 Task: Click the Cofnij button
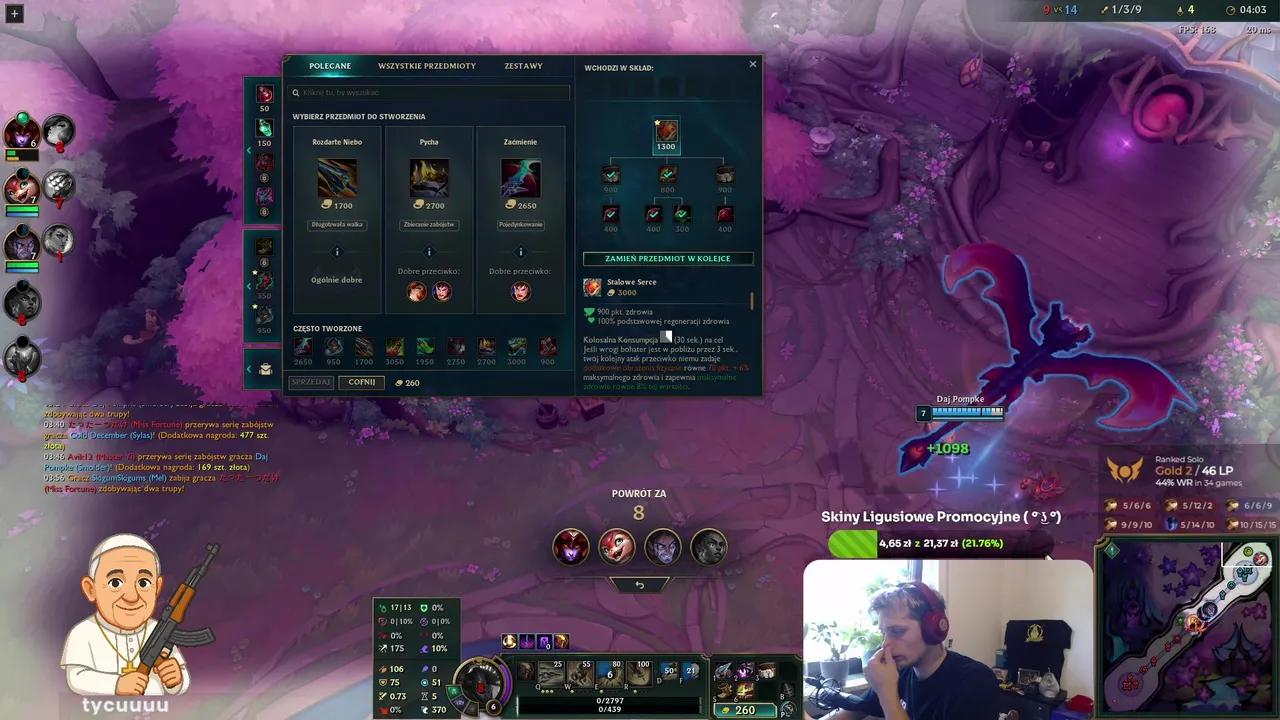coord(361,382)
